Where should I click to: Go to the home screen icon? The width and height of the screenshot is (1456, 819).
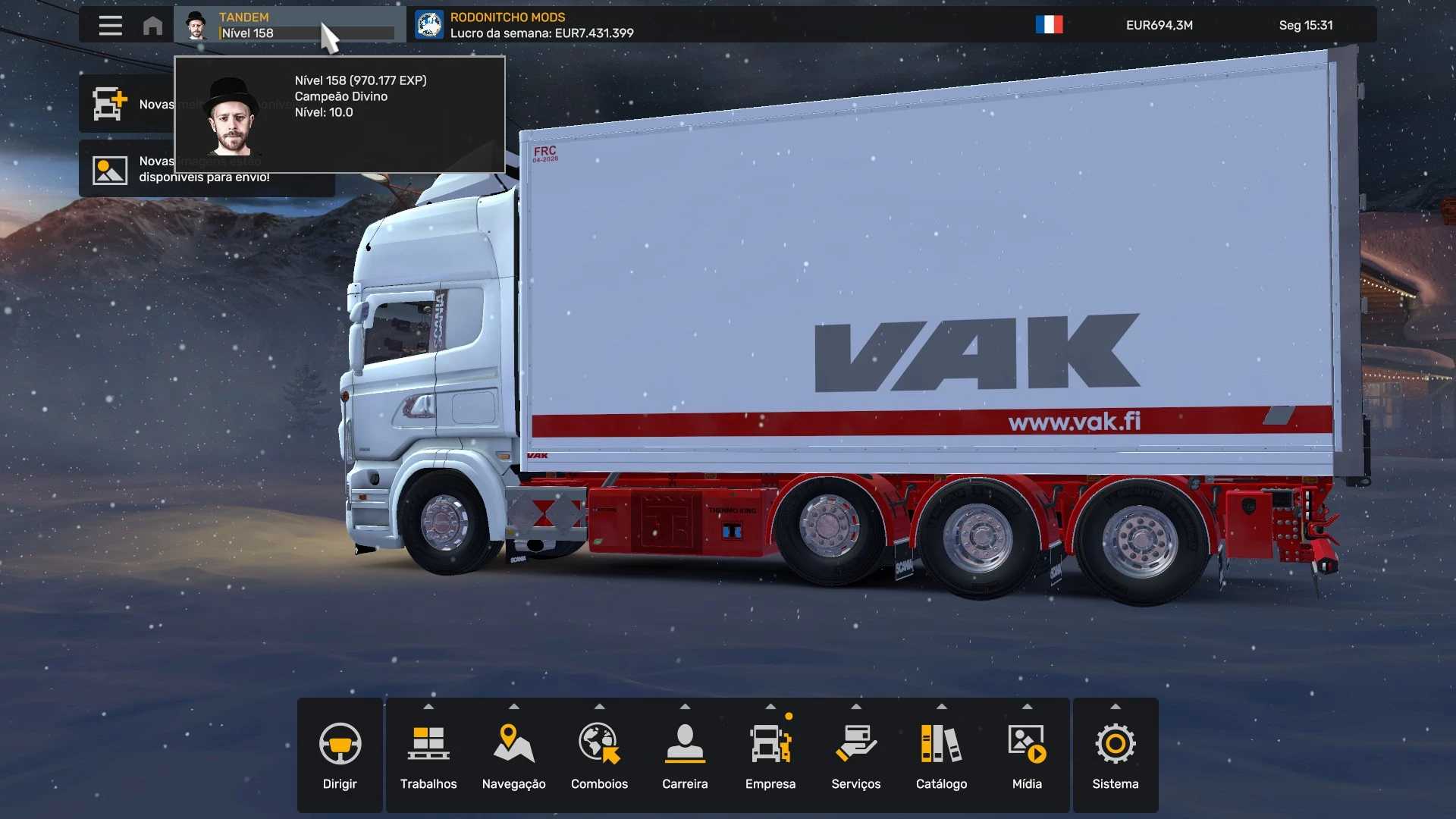click(152, 26)
